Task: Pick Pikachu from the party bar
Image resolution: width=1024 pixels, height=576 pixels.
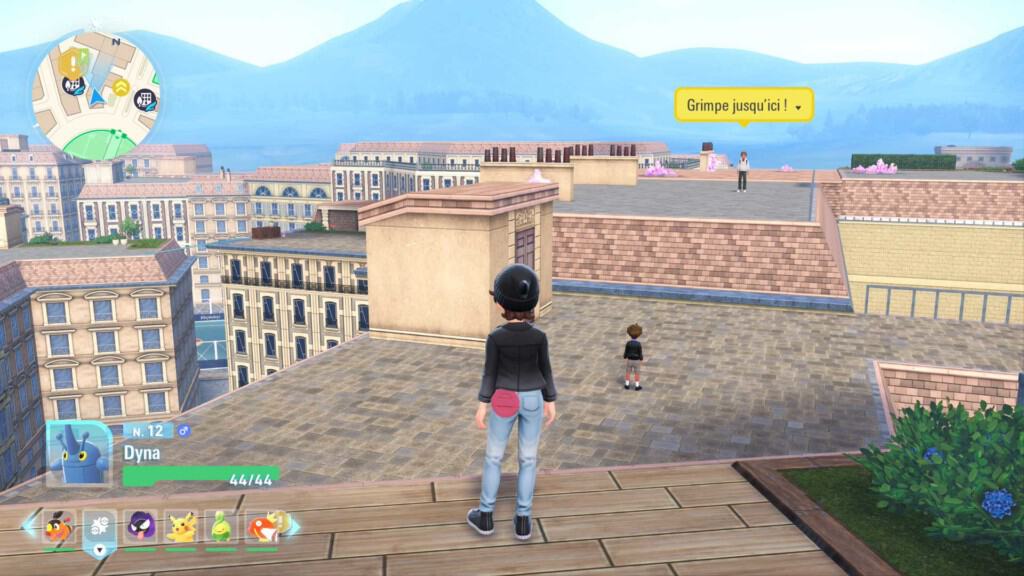Action: pyautogui.click(x=181, y=527)
